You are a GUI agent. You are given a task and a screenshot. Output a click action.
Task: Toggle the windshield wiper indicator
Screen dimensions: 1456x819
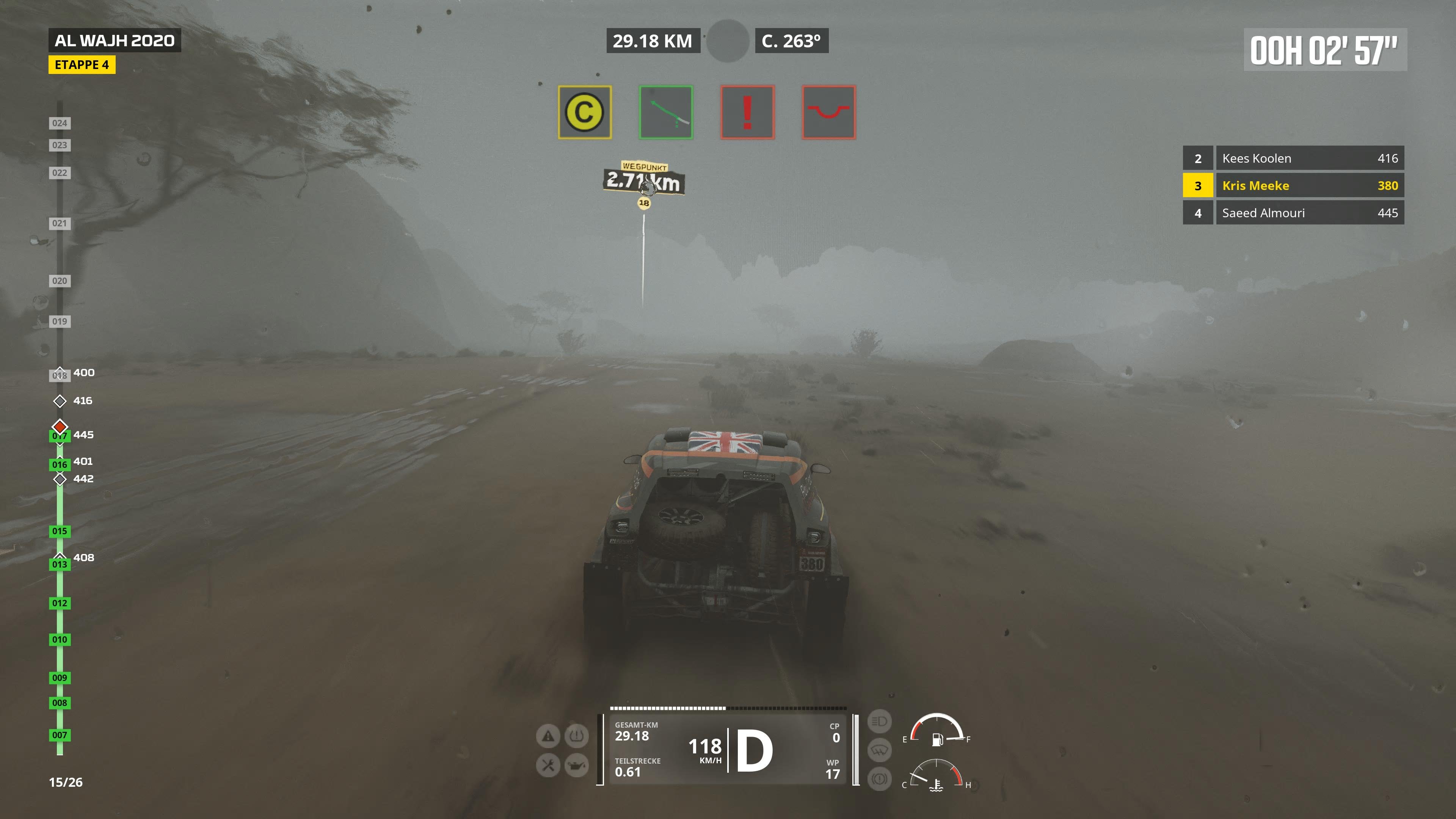pyautogui.click(x=880, y=751)
